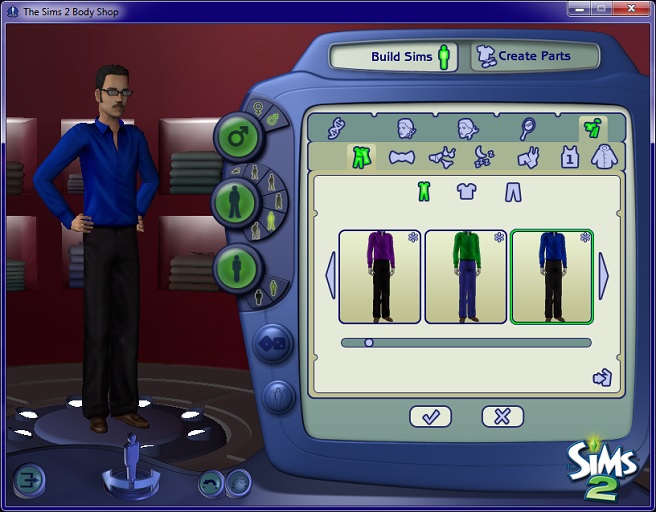The height and width of the screenshot is (512, 656).
Task: Click the male gender button
Action: point(238,136)
